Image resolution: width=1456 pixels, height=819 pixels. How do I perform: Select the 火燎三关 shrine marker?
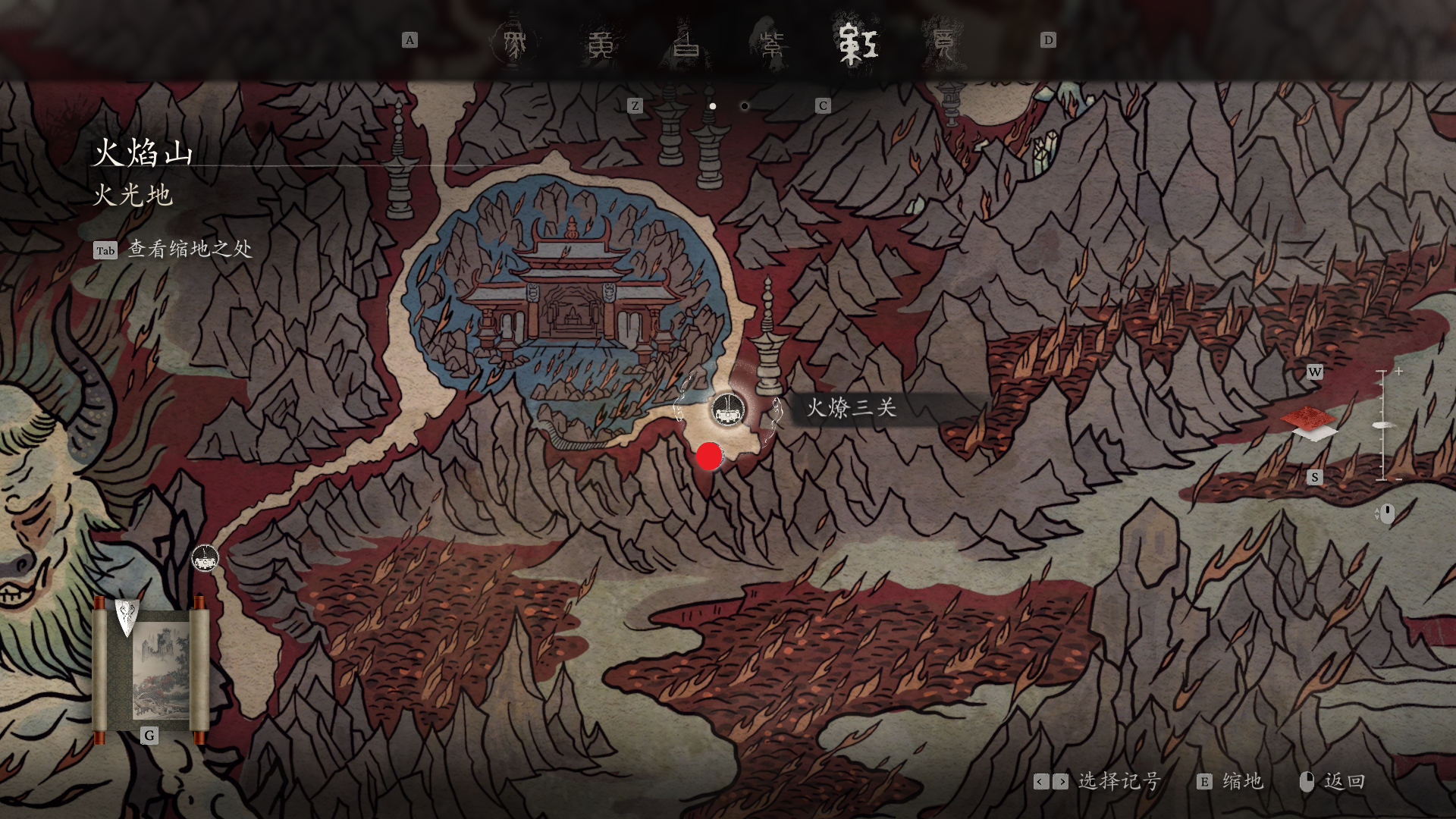[728, 410]
